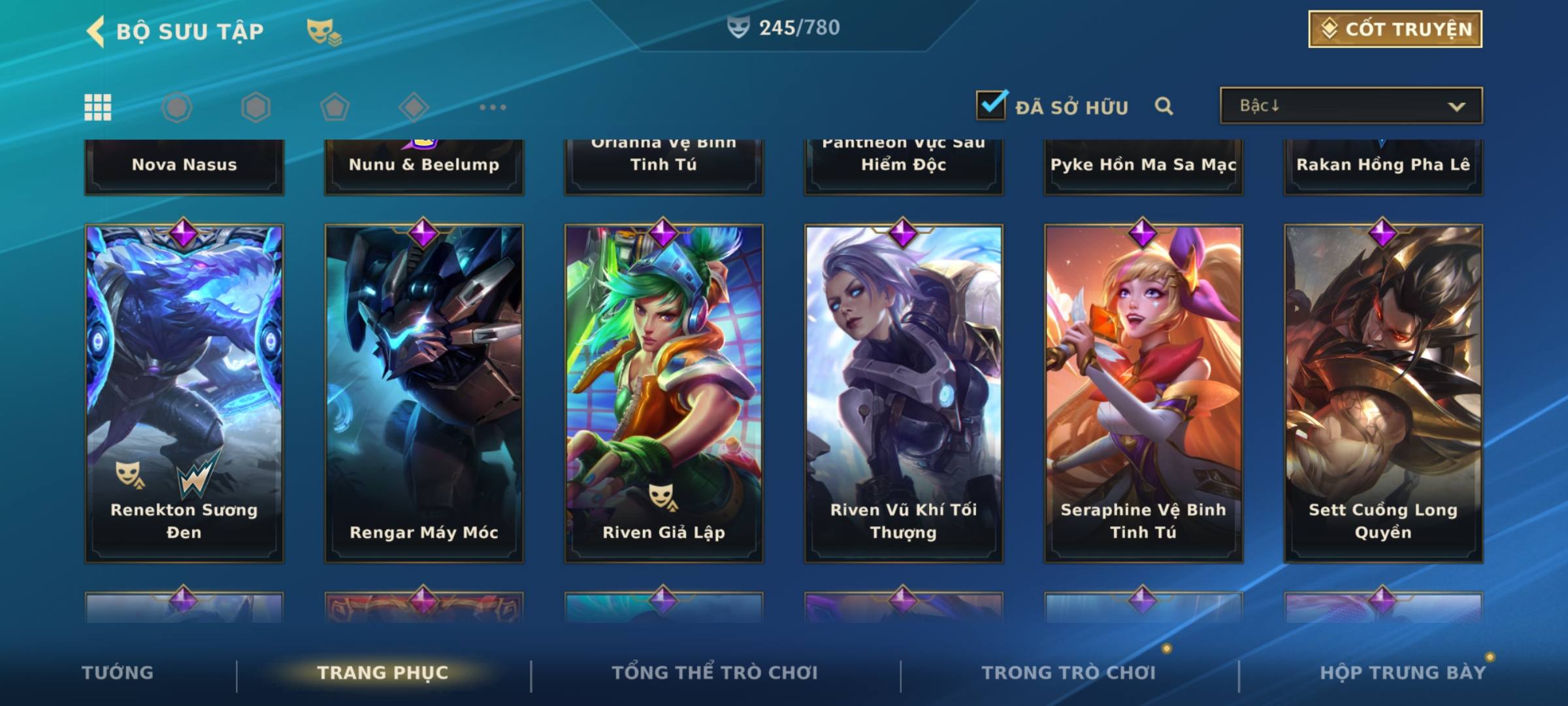View the Riven Giả Lập skin

pos(664,392)
